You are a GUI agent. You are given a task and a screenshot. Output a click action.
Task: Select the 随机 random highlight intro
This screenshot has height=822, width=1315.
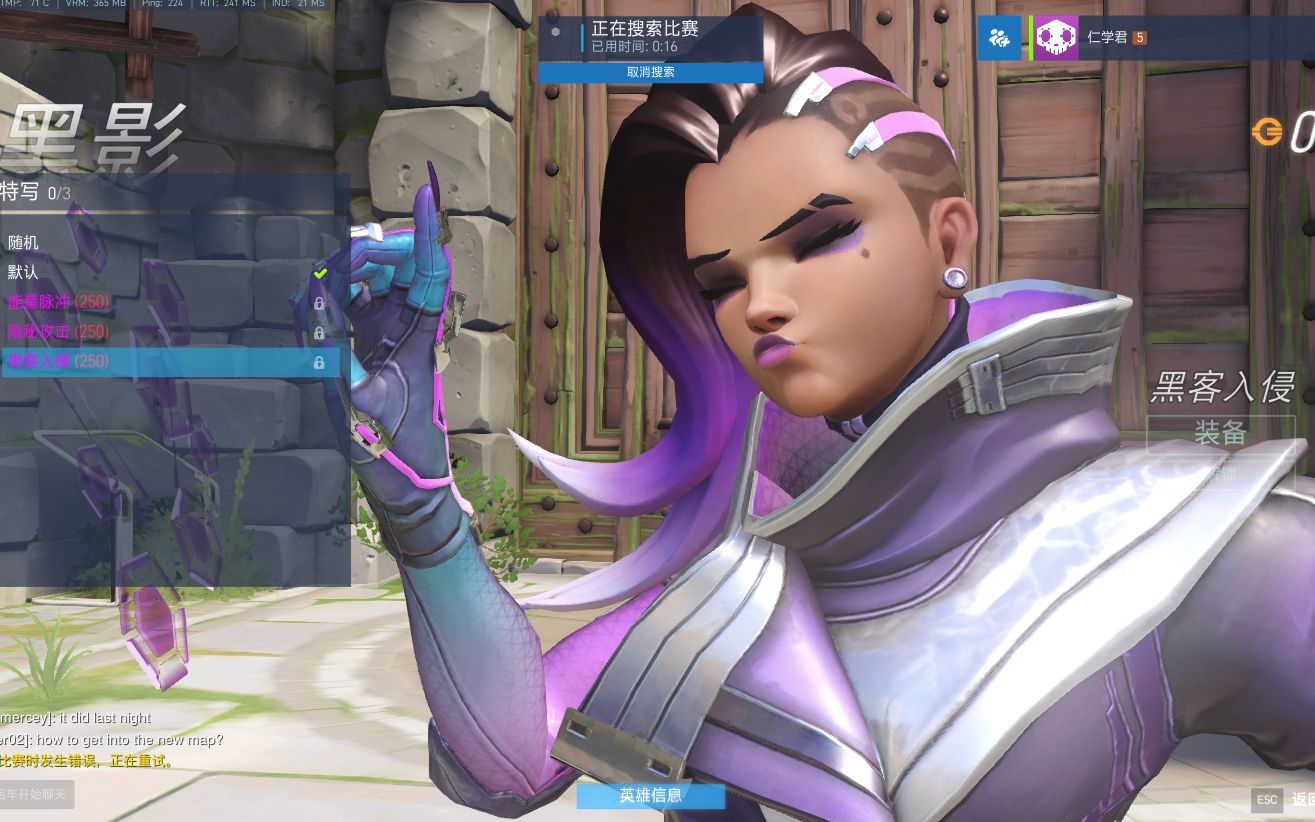[23, 242]
